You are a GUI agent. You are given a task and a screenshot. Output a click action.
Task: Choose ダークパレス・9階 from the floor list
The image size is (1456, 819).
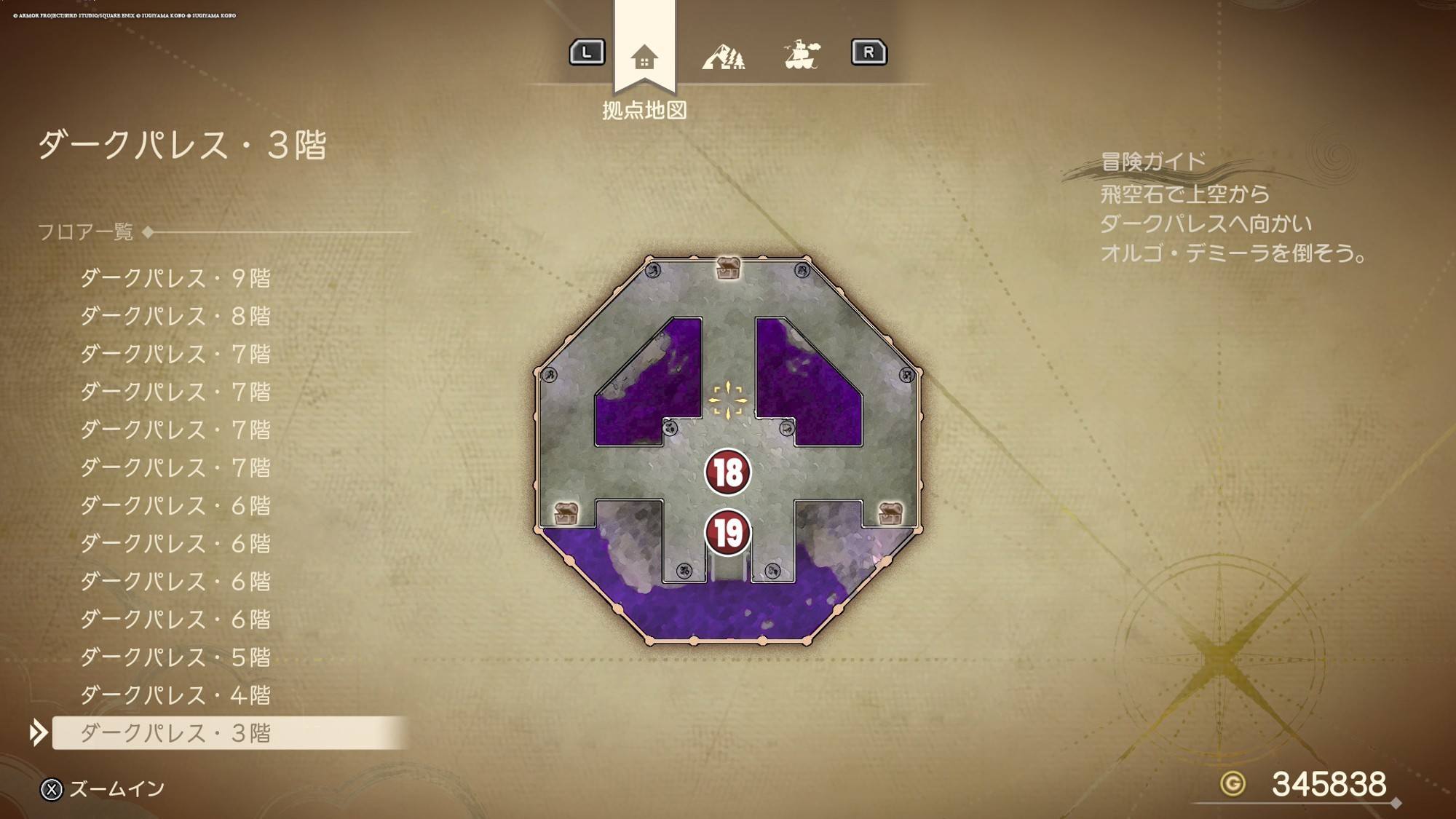[x=175, y=278]
